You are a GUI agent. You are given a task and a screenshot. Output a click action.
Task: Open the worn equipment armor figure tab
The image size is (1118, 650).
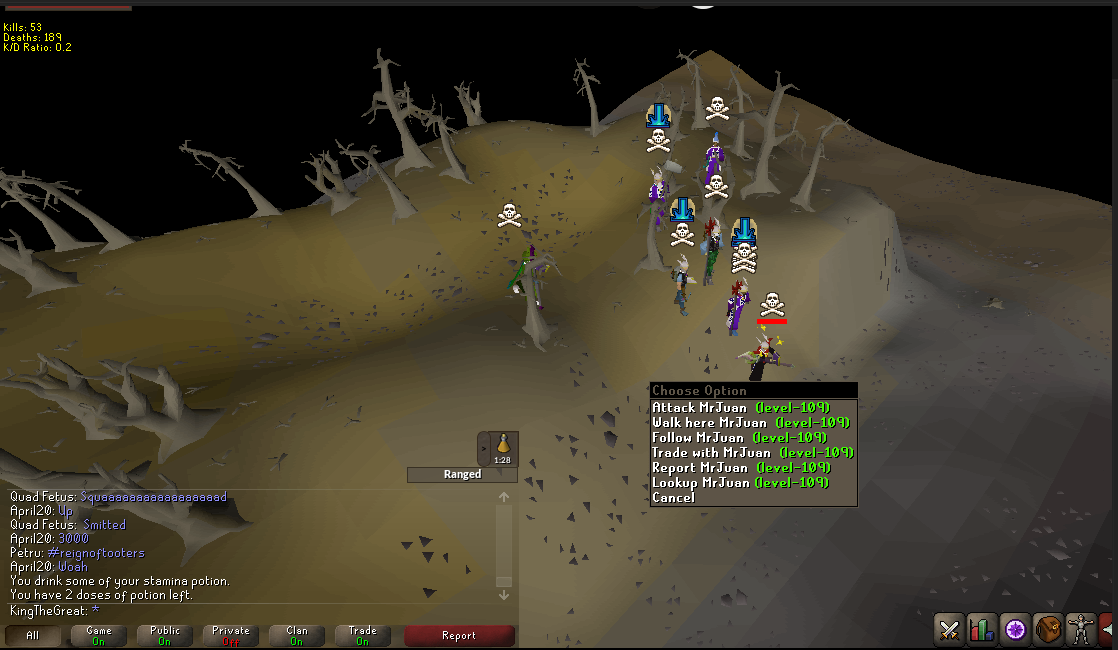pyautogui.click(x=1081, y=629)
